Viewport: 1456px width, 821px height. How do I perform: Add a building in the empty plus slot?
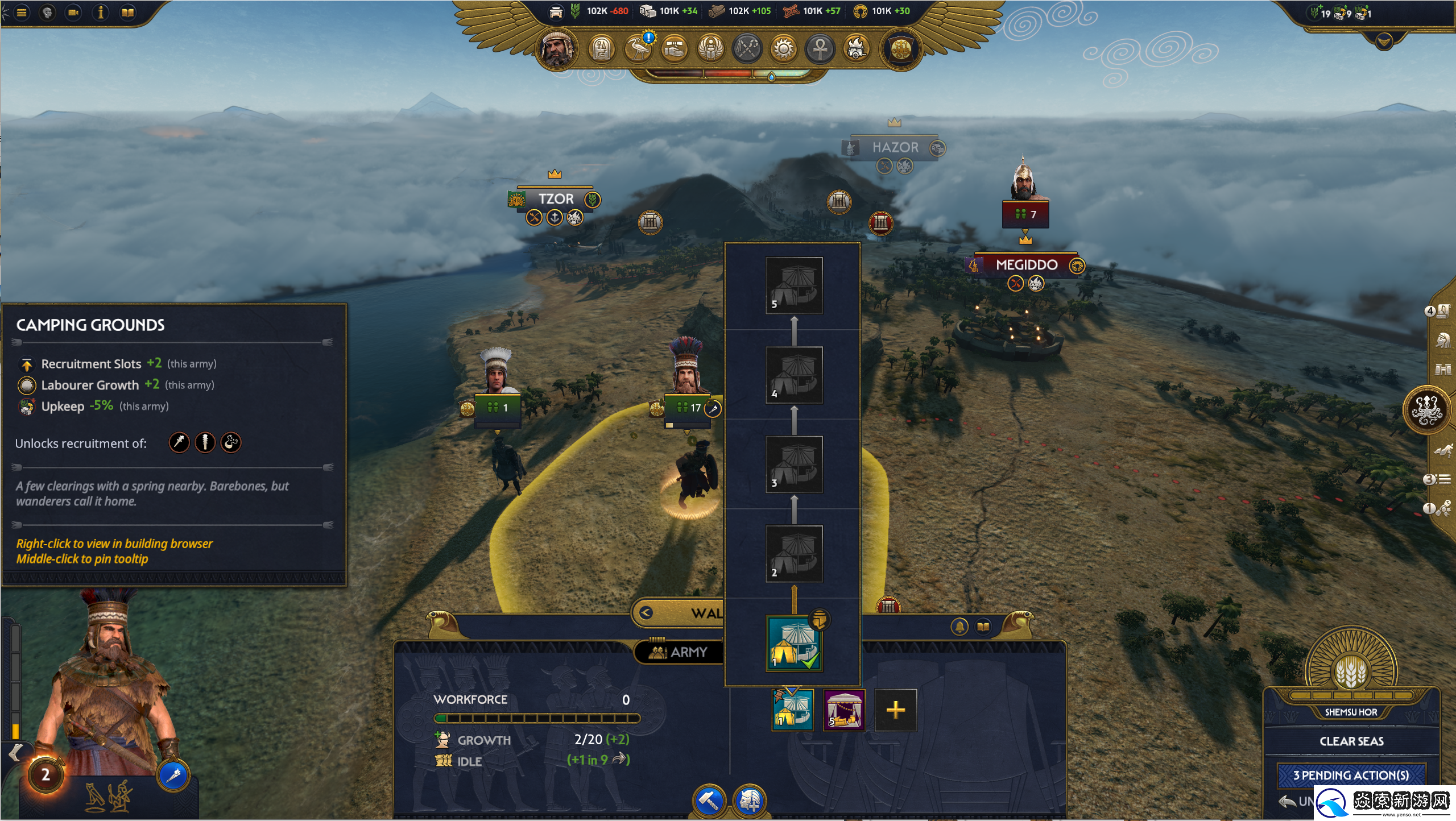tap(895, 710)
